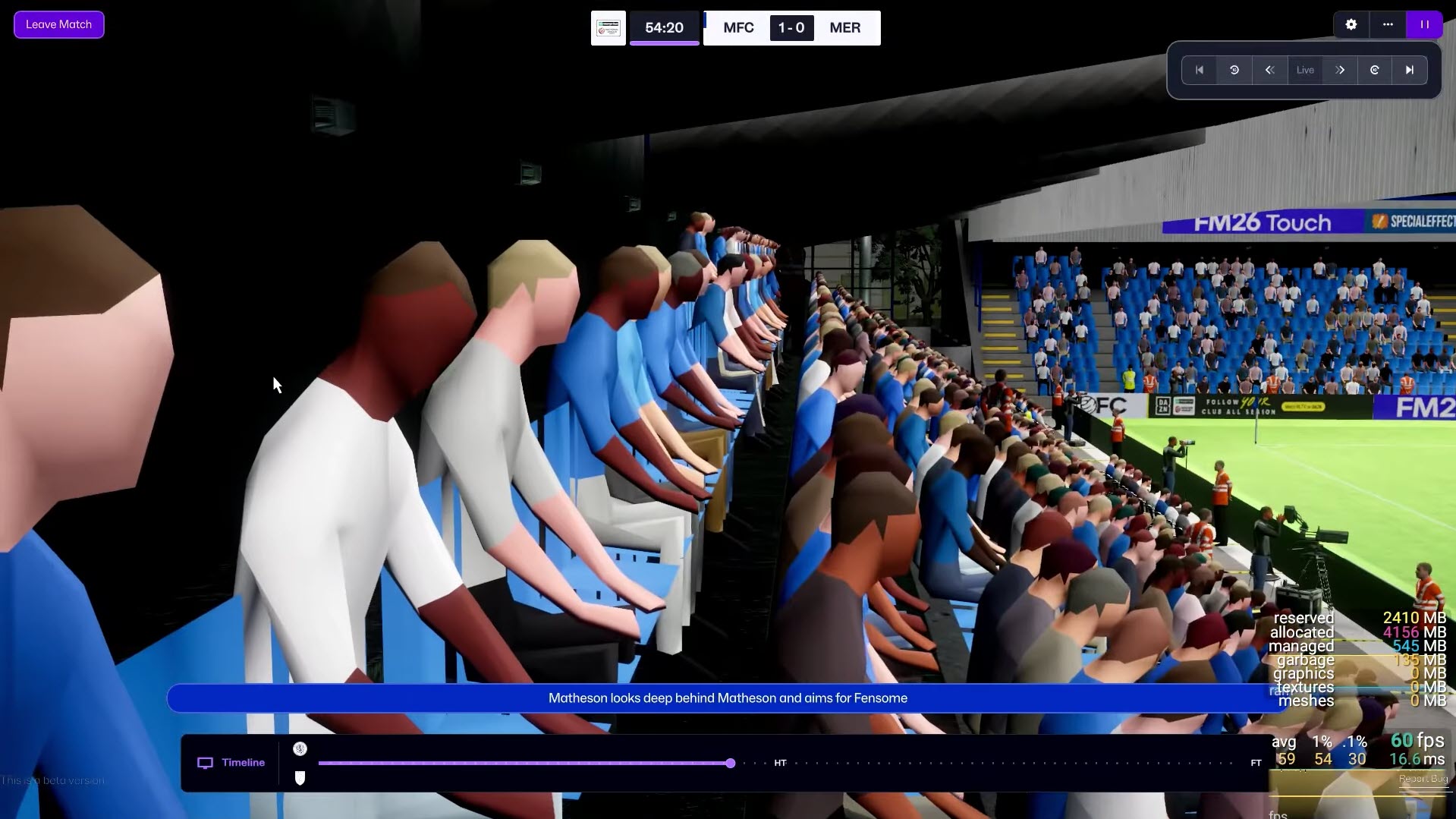
Task: Pause the match with the purple button
Action: pos(1424,24)
